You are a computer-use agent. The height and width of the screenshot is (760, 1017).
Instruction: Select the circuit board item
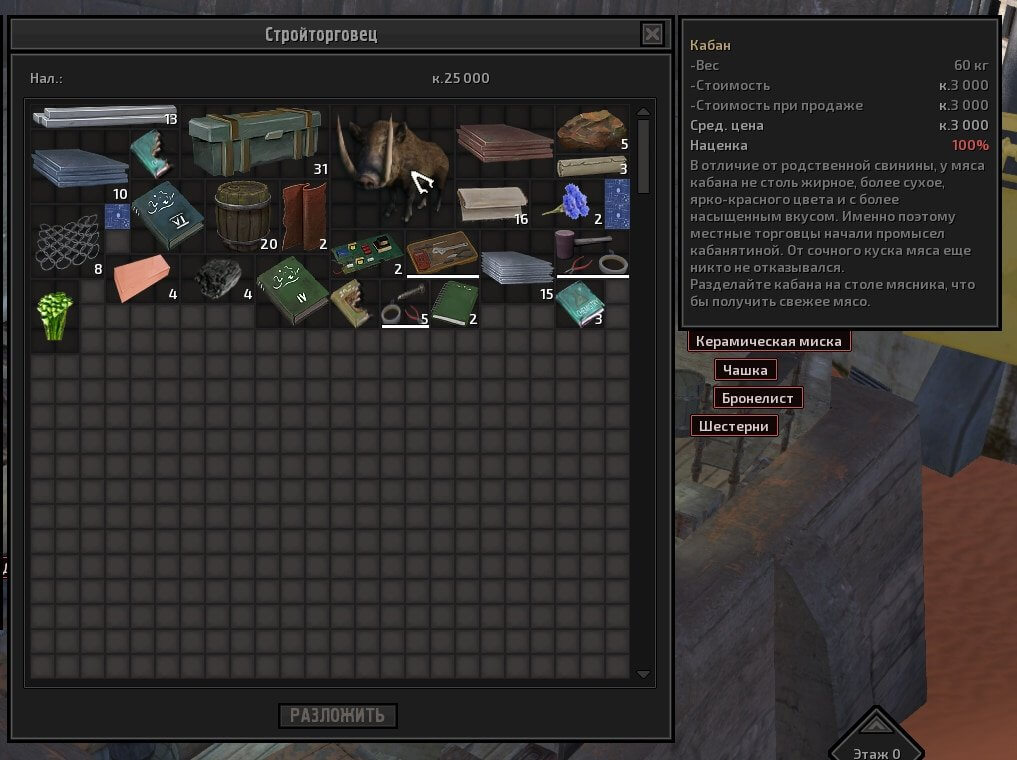(x=366, y=254)
